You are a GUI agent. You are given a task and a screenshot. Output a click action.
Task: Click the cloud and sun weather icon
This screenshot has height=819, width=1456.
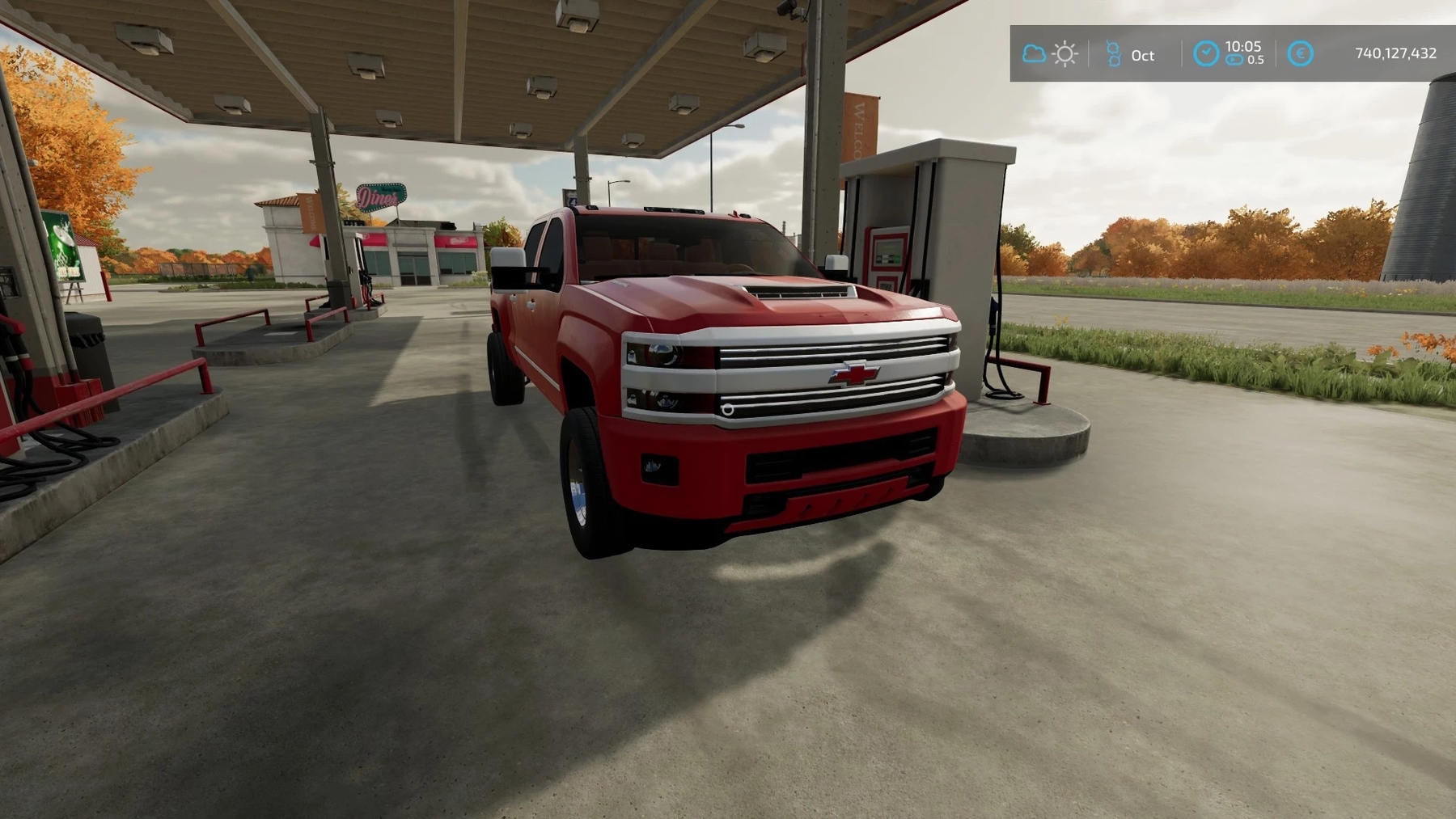(x=1049, y=54)
